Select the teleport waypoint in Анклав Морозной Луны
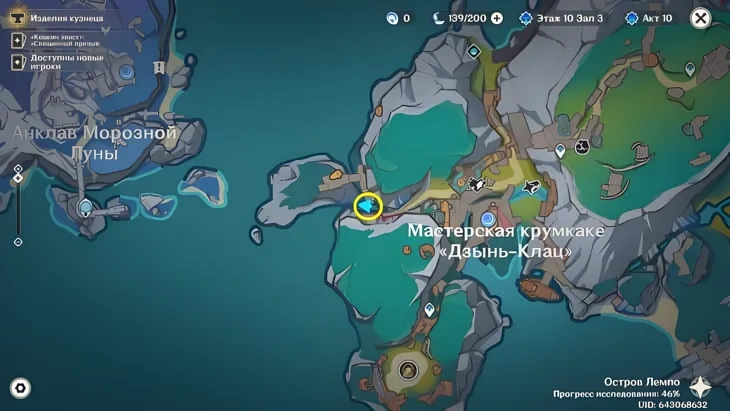This screenshot has height=411, width=730. tap(86, 207)
